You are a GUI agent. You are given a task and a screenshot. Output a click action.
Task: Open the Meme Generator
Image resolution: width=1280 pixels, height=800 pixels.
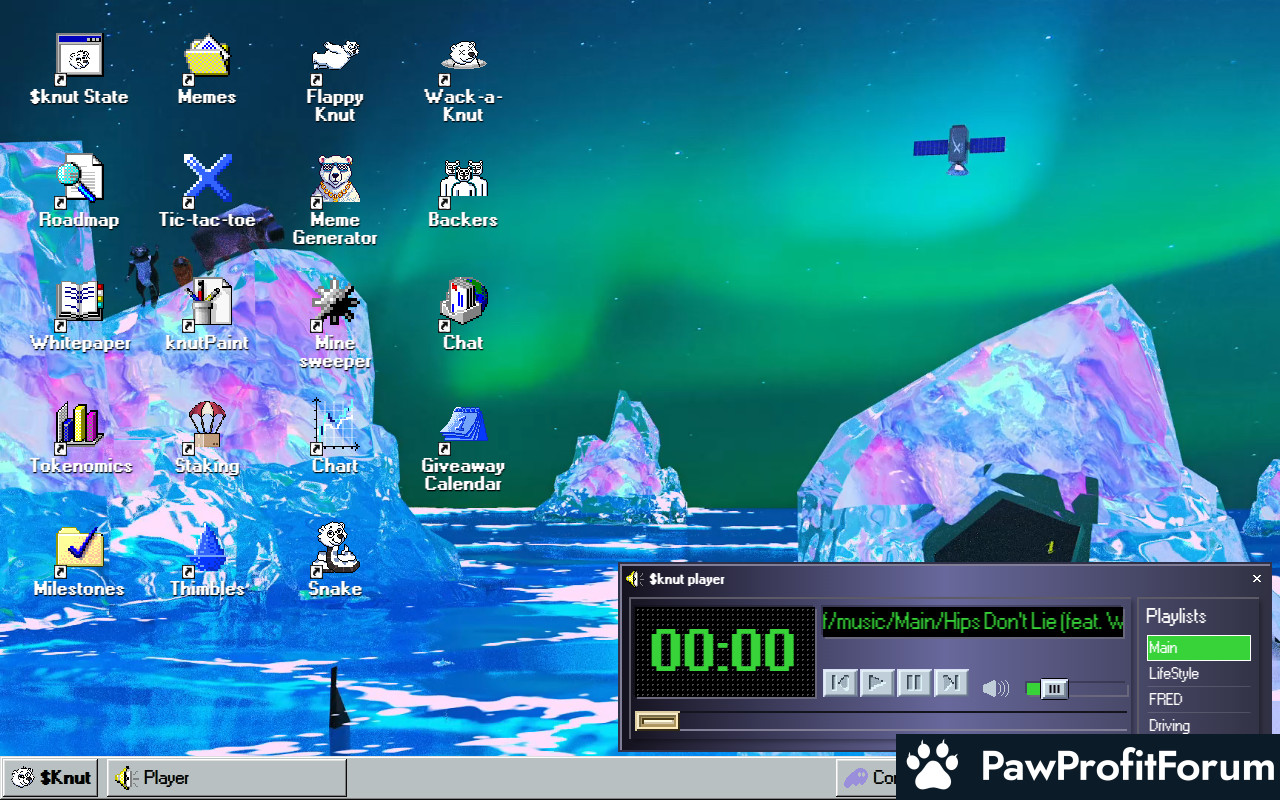(335, 181)
